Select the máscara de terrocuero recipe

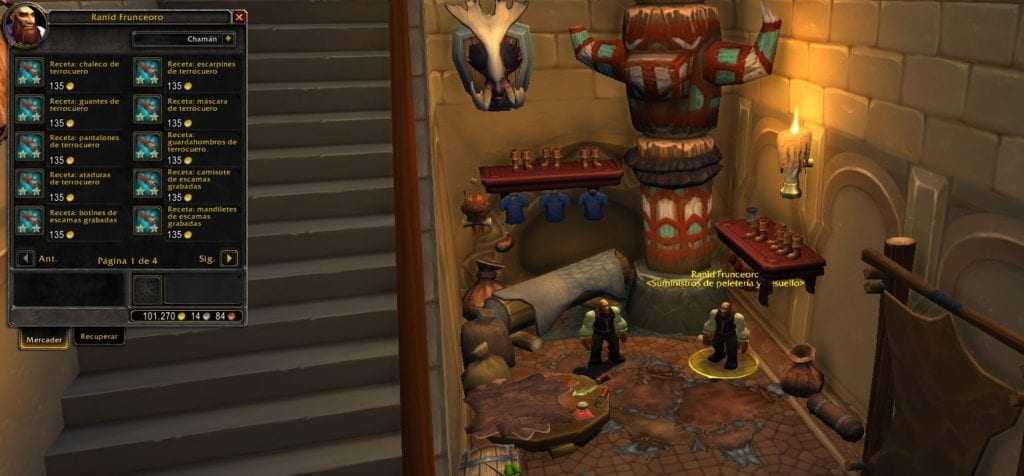tap(148, 108)
